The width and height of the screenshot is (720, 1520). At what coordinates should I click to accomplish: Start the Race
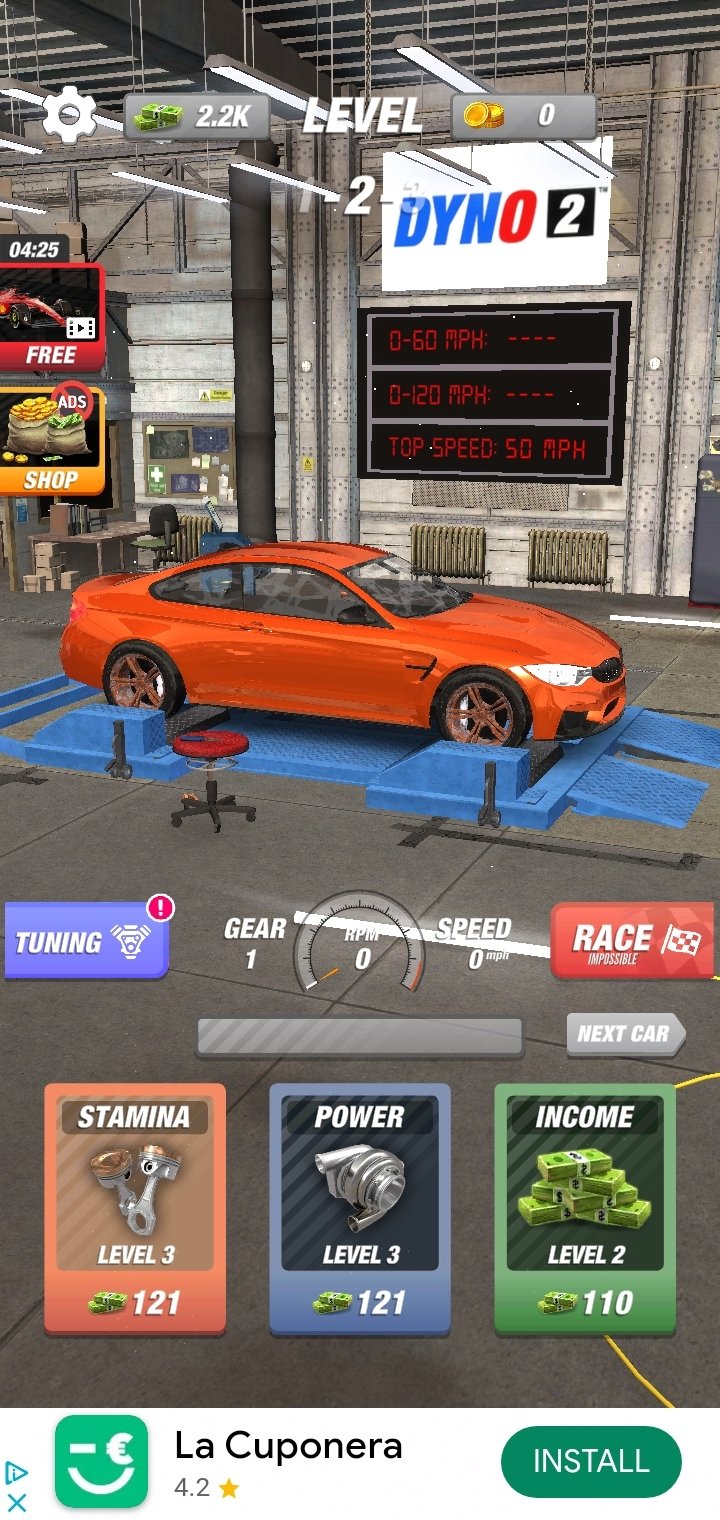coord(632,941)
